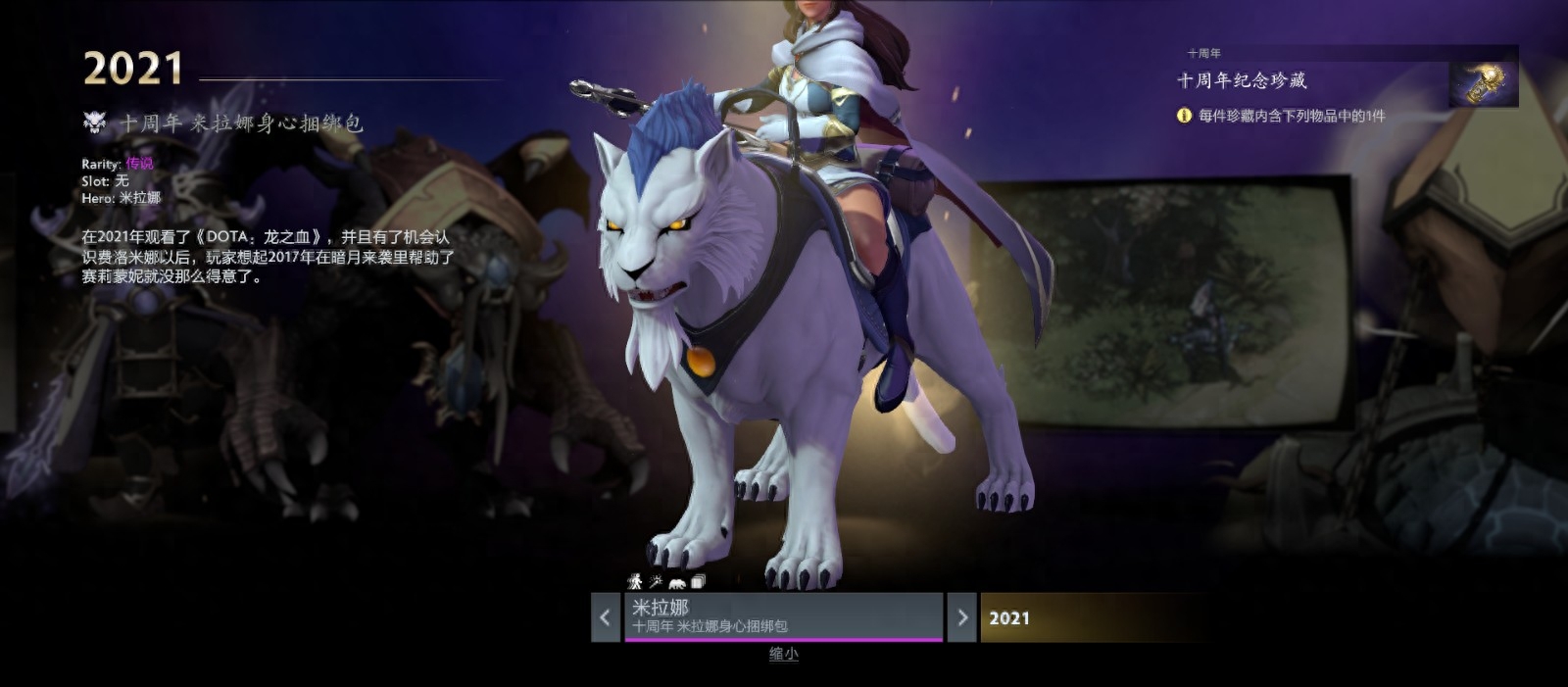Image resolution: width=1568 pixels, height=687 pixels.
Task: Click the stacked cards preview icon
Action: point(698,581)
